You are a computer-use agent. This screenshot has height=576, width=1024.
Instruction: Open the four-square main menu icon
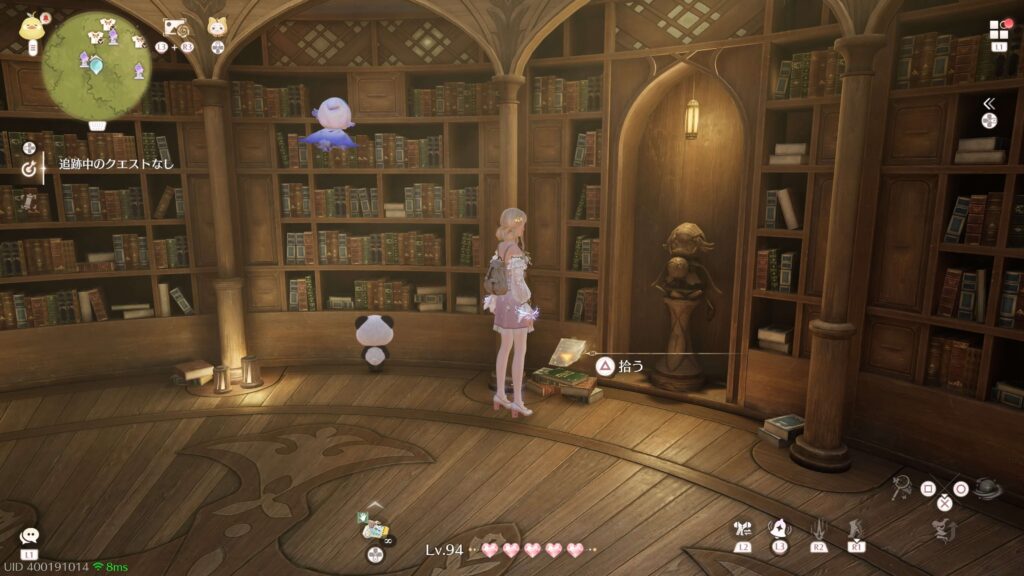click(x=999, y=30)
